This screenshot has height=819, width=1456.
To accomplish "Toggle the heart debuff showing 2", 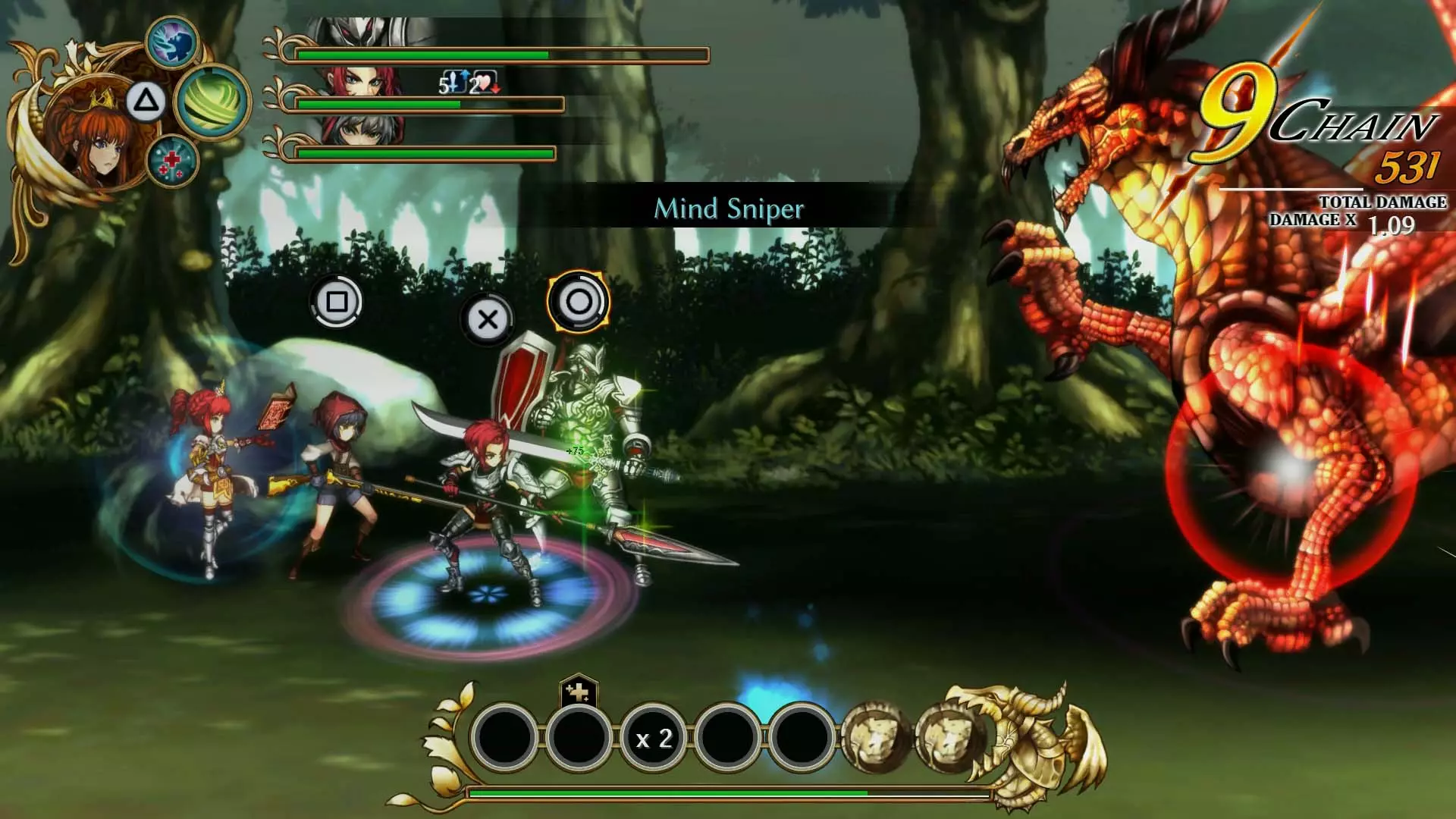I will (485, 83).
